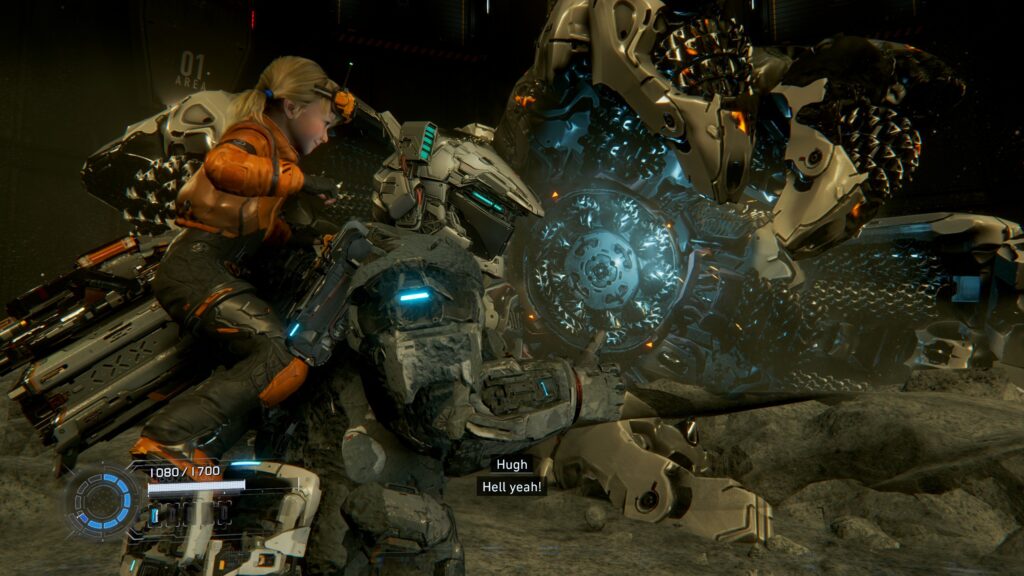Select the glowing blue slot below the health bar

155,515
